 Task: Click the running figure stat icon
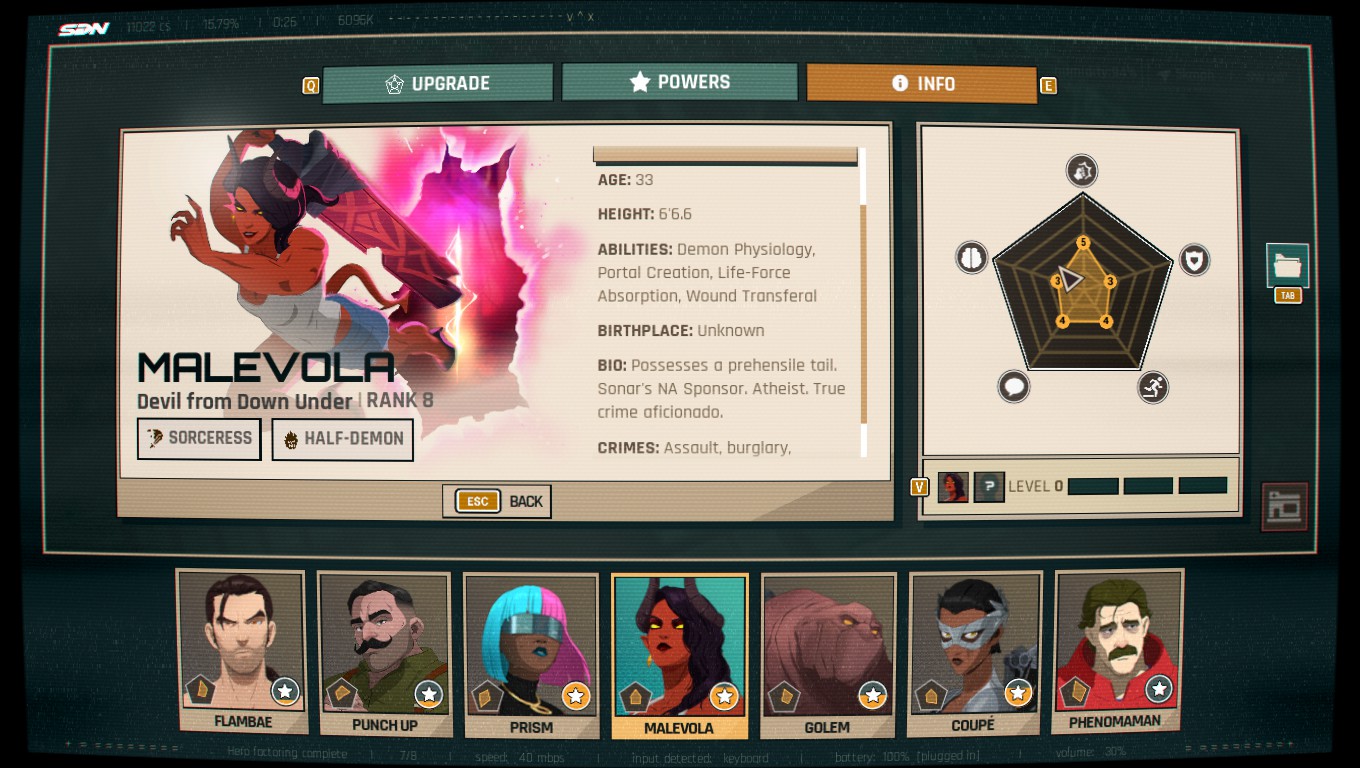(x=1153, y=387)
